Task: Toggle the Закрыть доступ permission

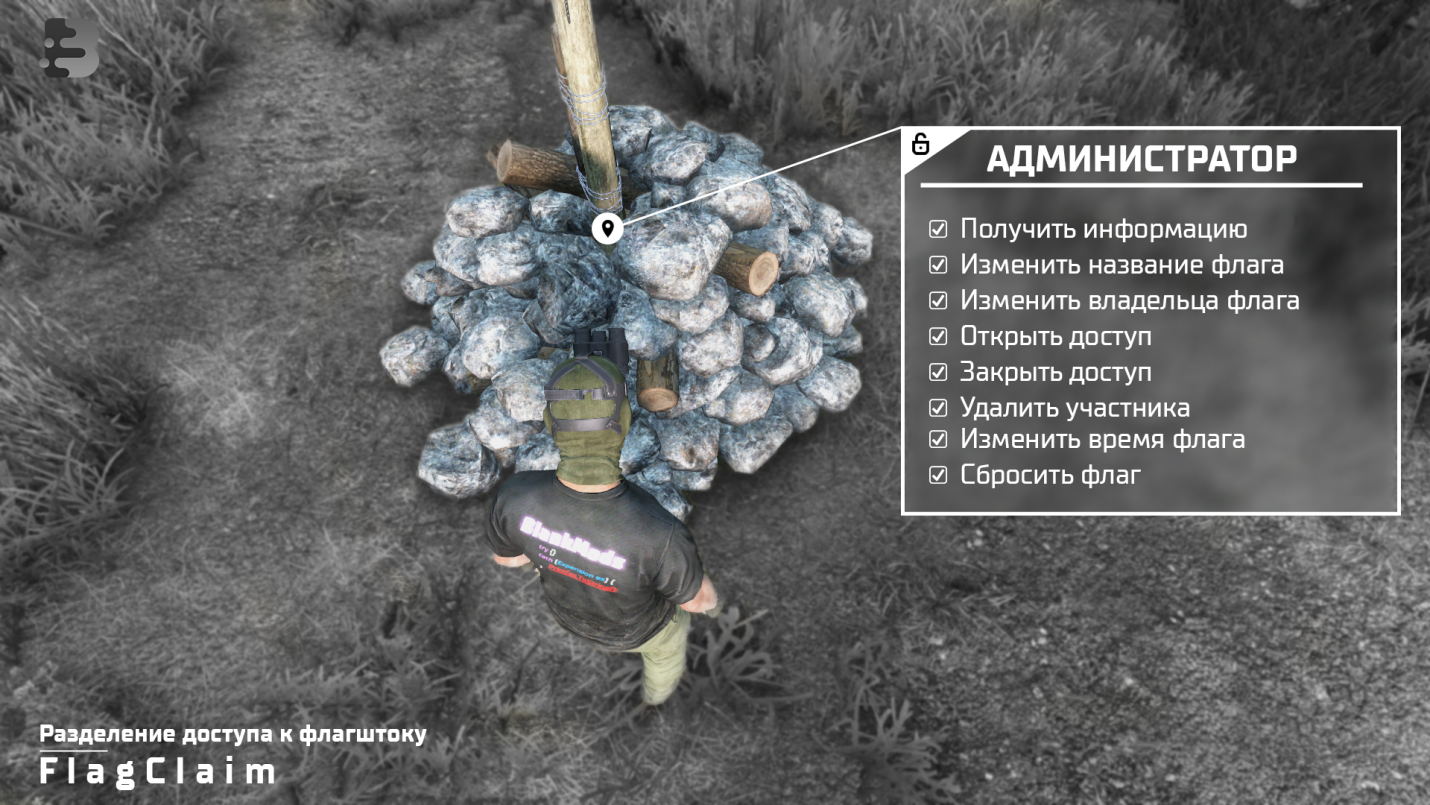Action: coord(938,372)
